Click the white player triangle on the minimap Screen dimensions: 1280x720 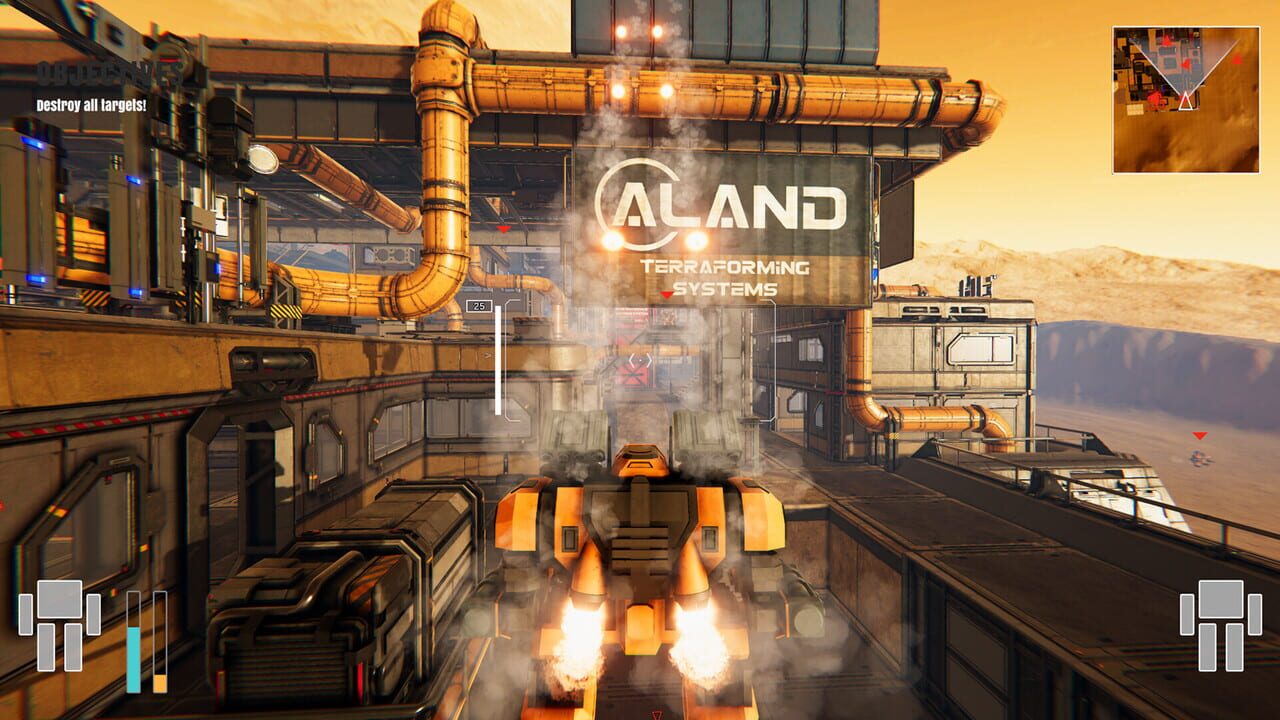click(x=1185, y=101)
